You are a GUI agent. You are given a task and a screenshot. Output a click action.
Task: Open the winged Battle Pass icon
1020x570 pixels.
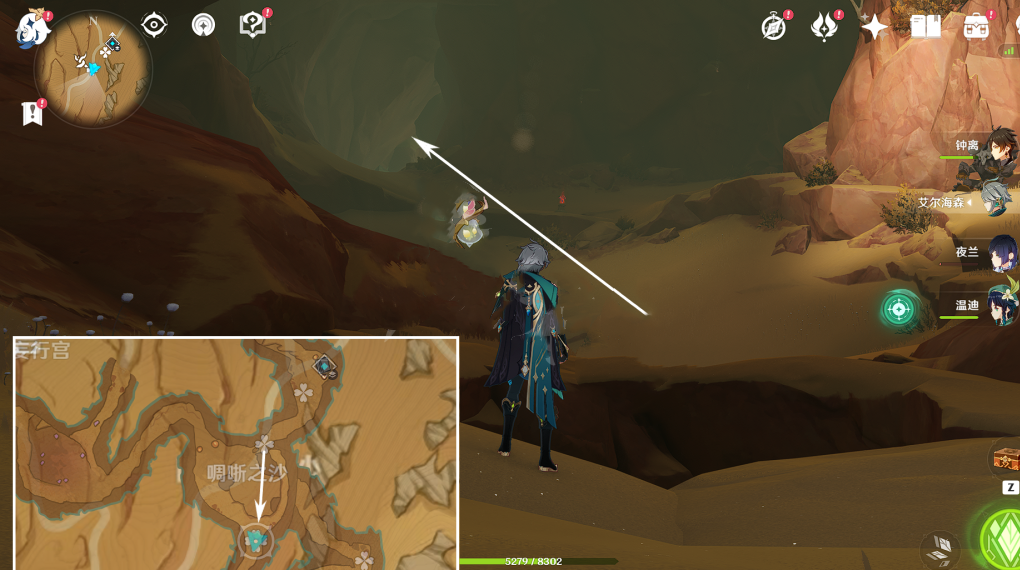[x=824, y=27]
